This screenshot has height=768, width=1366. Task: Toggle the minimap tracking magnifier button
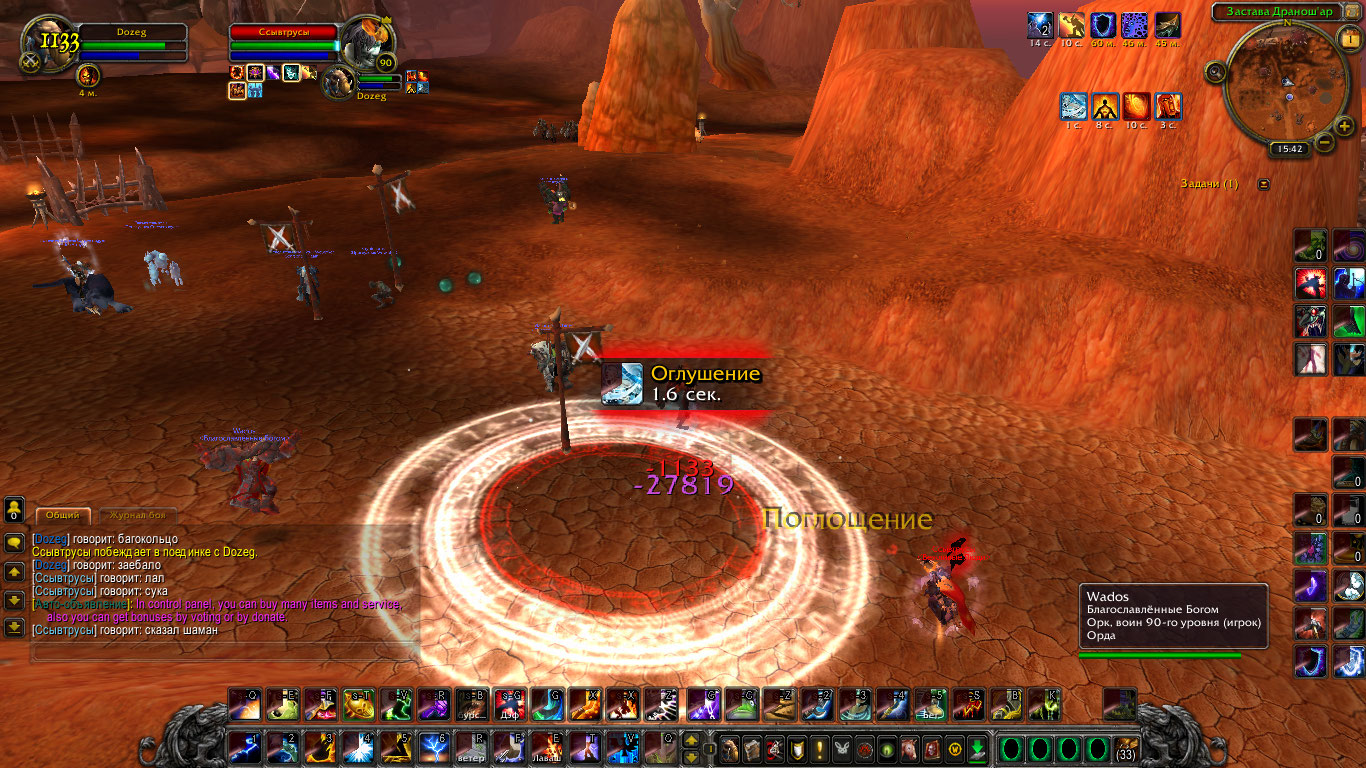1216,72
